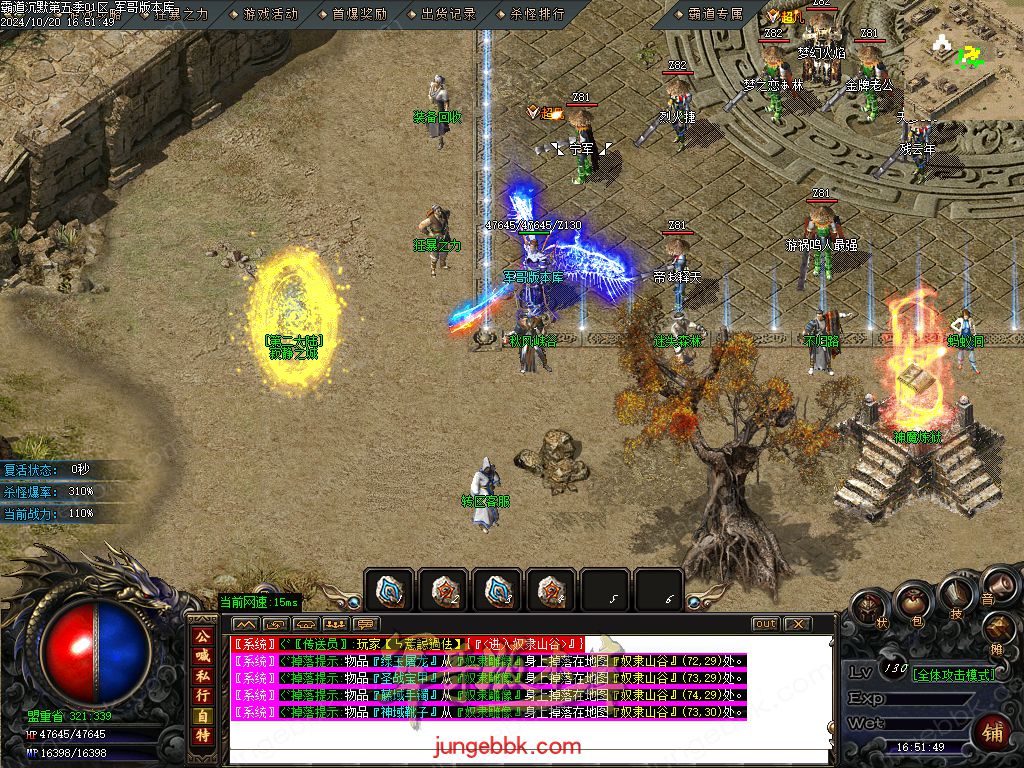The width and height of the screenshot is (1024, 768).
Task: Toggle the 全体攻击模式 attack mode
Action: [953, 674]
